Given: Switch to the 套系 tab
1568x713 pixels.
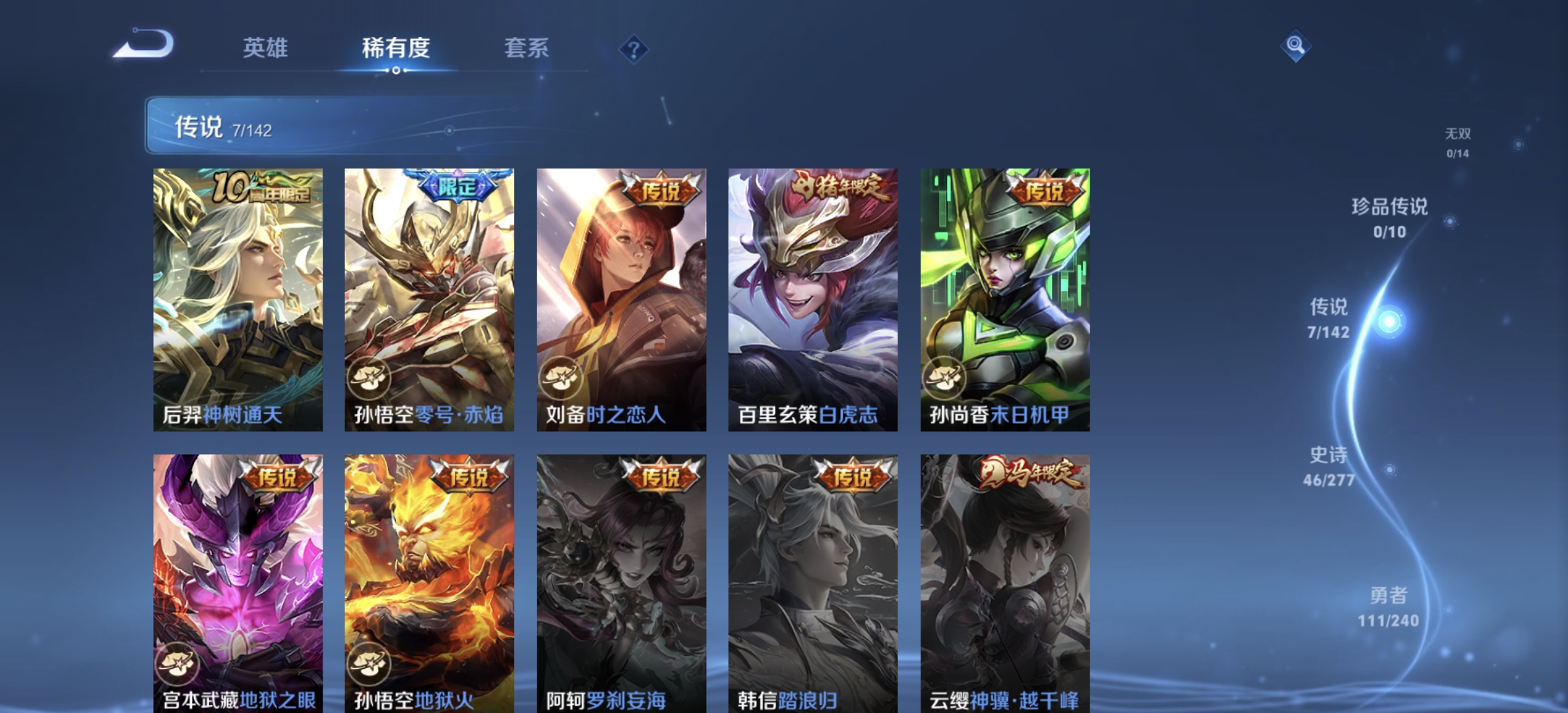Looking at the screenshot, I should 527,50.
